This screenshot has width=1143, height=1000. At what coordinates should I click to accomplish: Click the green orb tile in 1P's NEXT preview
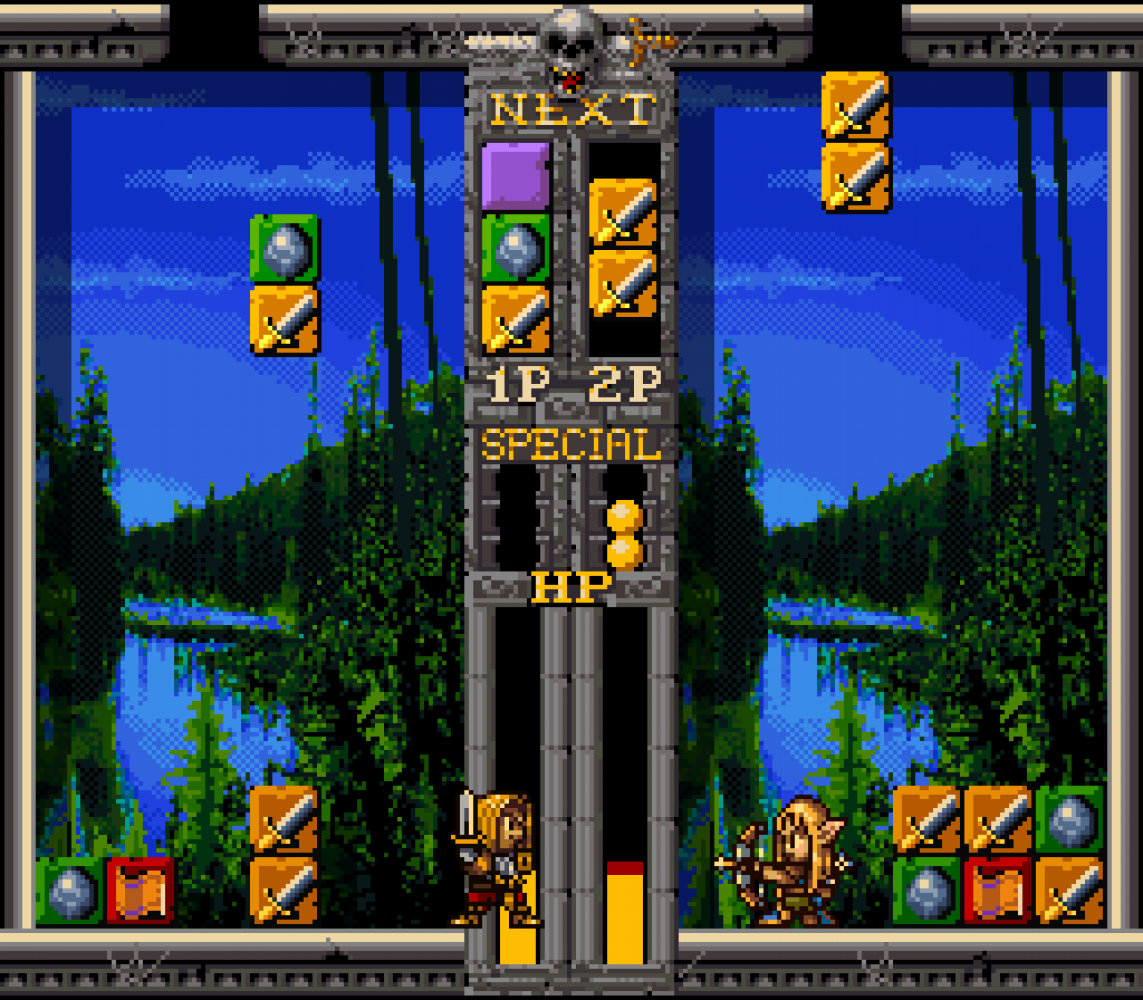(516, 248)
